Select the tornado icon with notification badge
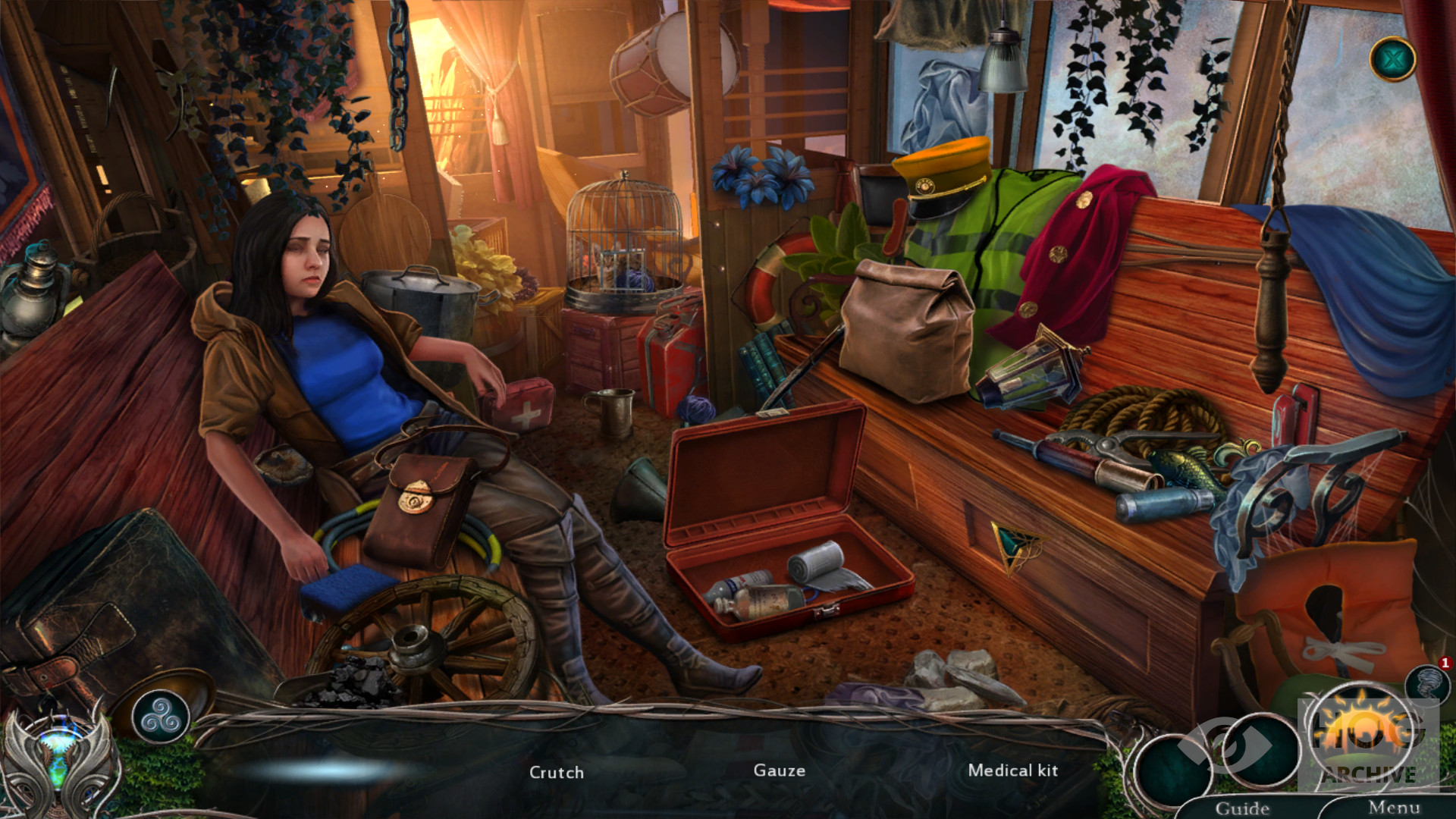1456x819 pixels. [1427, 682]
